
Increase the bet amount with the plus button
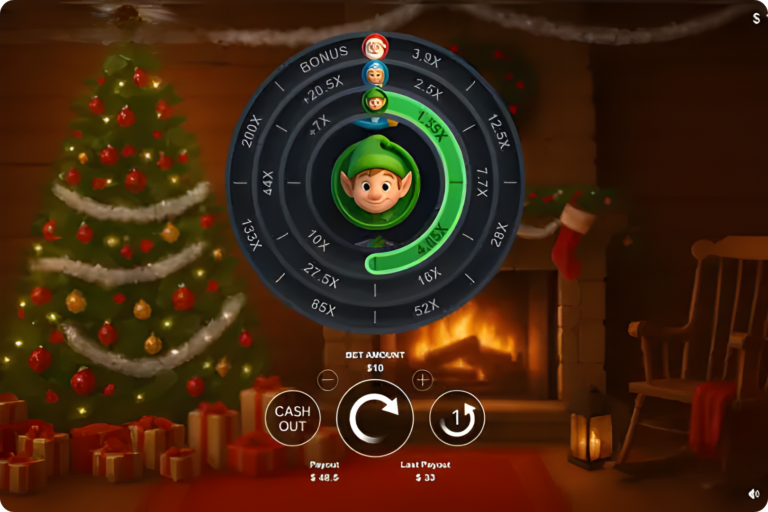[422, 379]
